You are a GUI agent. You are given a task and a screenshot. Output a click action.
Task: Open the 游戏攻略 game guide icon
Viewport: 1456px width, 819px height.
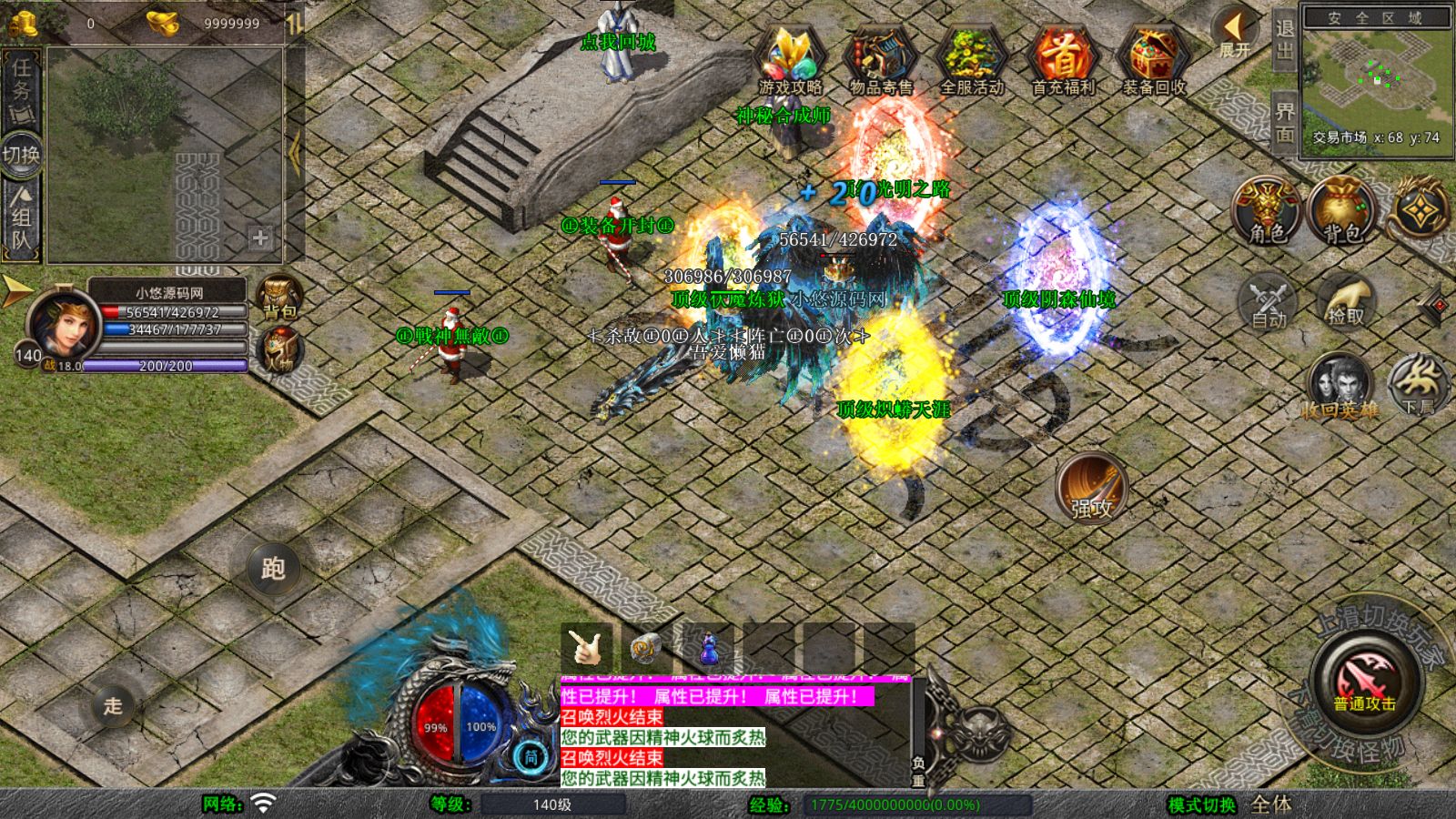pyautogui.click(x=790, y=59)
